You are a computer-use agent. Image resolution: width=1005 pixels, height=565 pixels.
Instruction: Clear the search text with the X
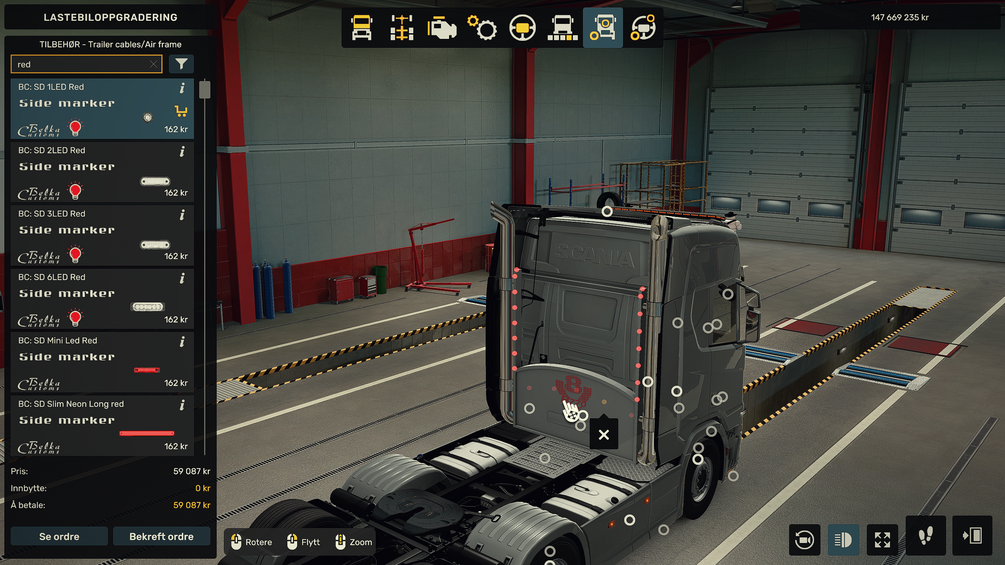[x=154, y=64]
